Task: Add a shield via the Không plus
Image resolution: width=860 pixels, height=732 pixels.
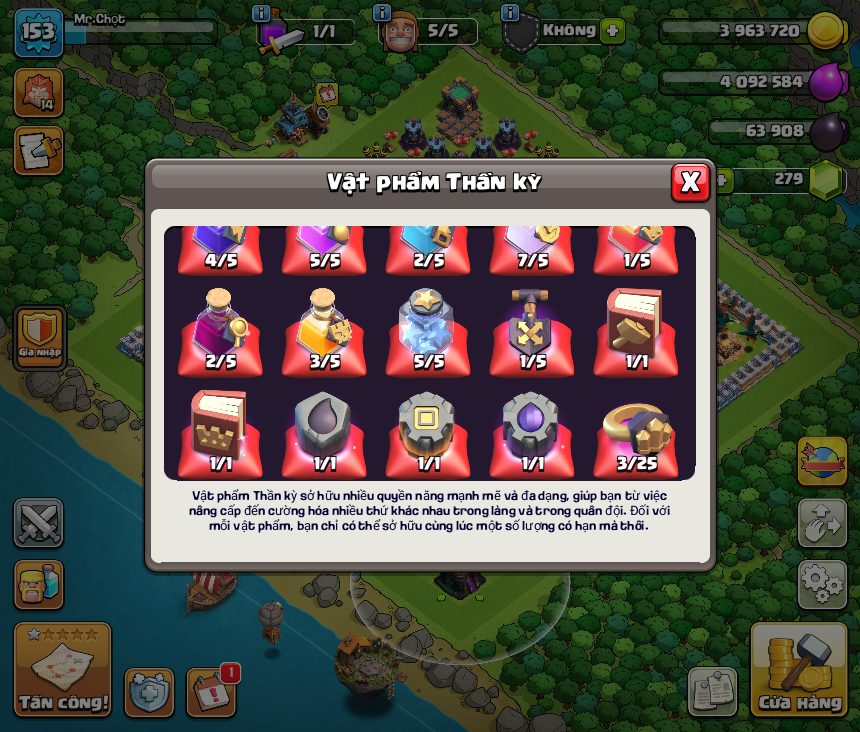Action: pyautogui.click(x=612, y=31)
